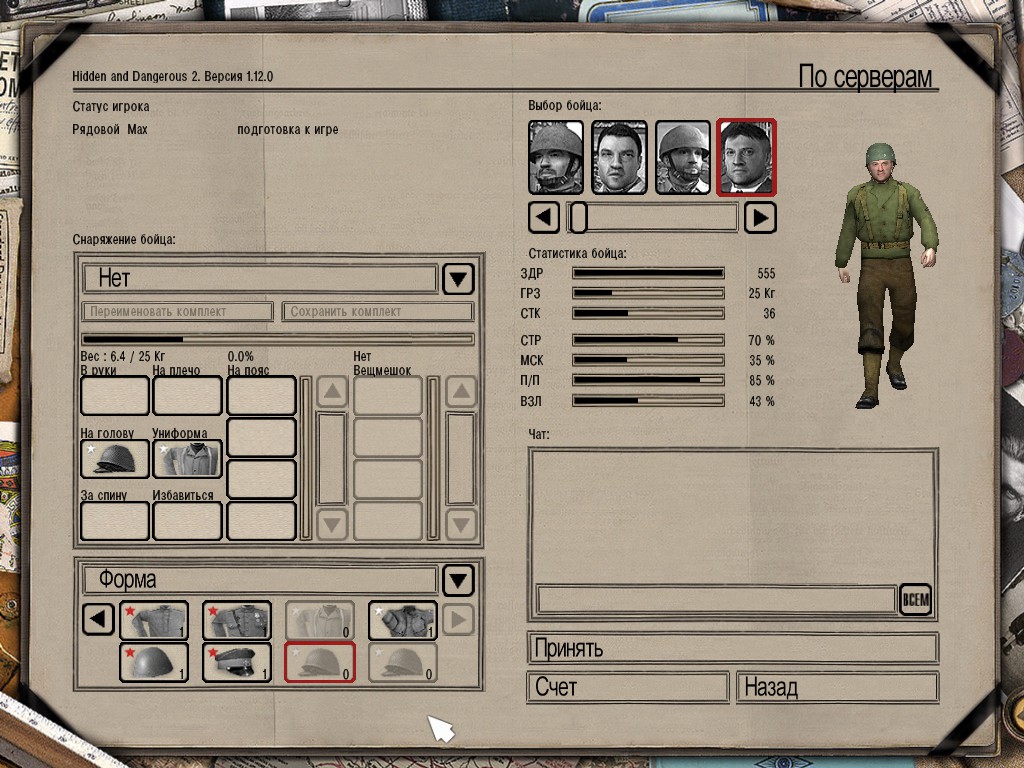1024x768 pixels.
Task: Select the equipped helmet in На голову slot
Action: [115, 459]
